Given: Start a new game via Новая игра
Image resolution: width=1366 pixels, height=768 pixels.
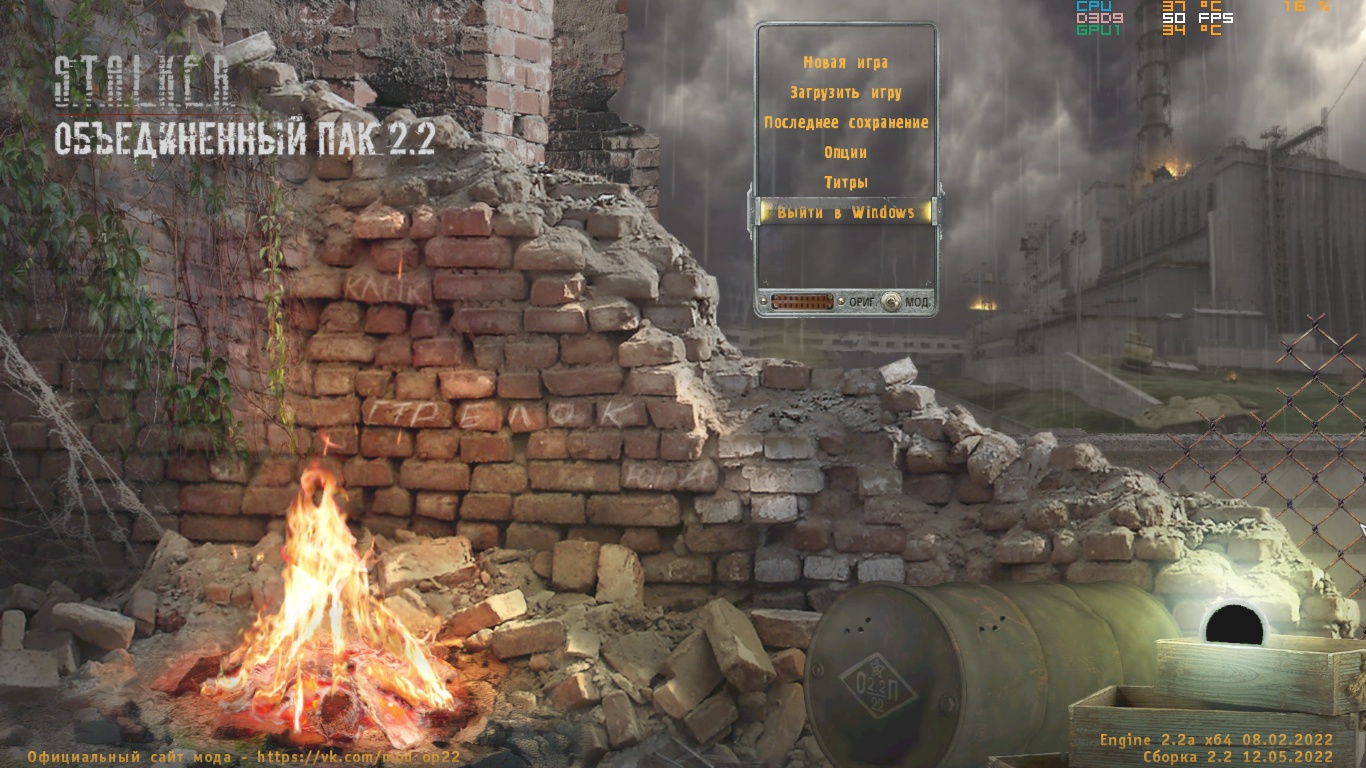Looking at the screenshot, I should tap(845, 63).
